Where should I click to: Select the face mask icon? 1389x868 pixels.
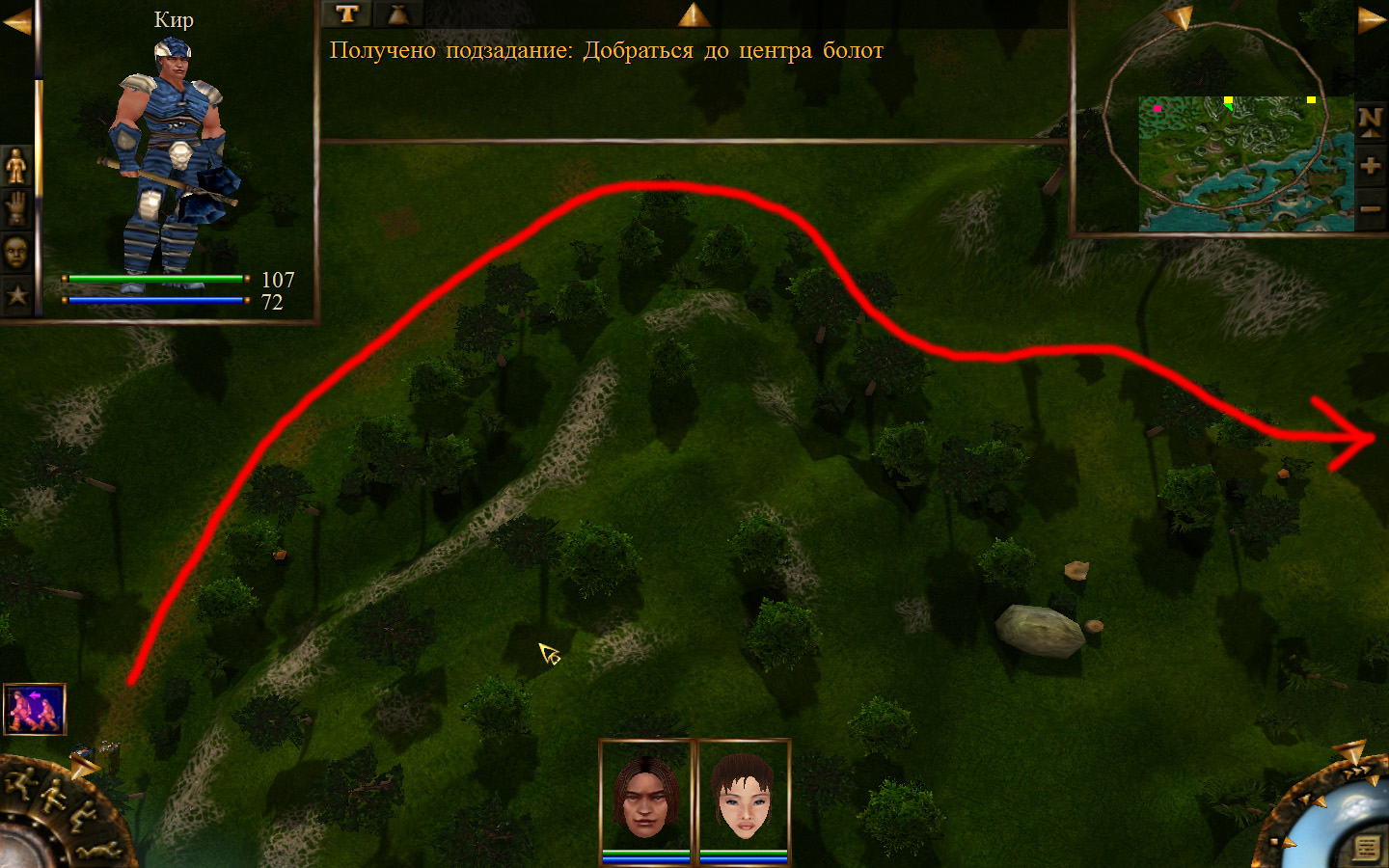point(16,253)
